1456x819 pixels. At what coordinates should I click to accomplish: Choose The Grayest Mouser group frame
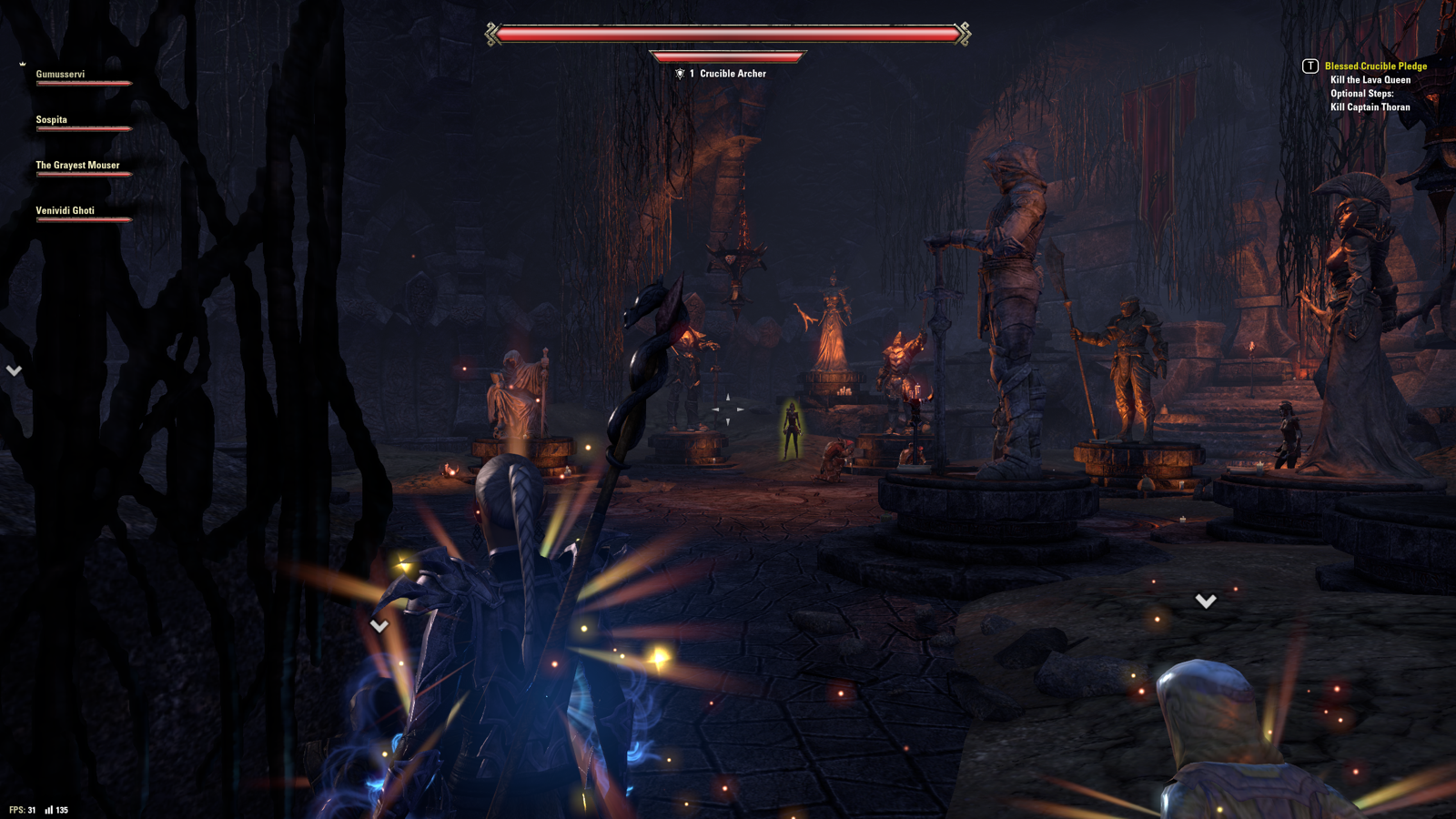(77, 166)
